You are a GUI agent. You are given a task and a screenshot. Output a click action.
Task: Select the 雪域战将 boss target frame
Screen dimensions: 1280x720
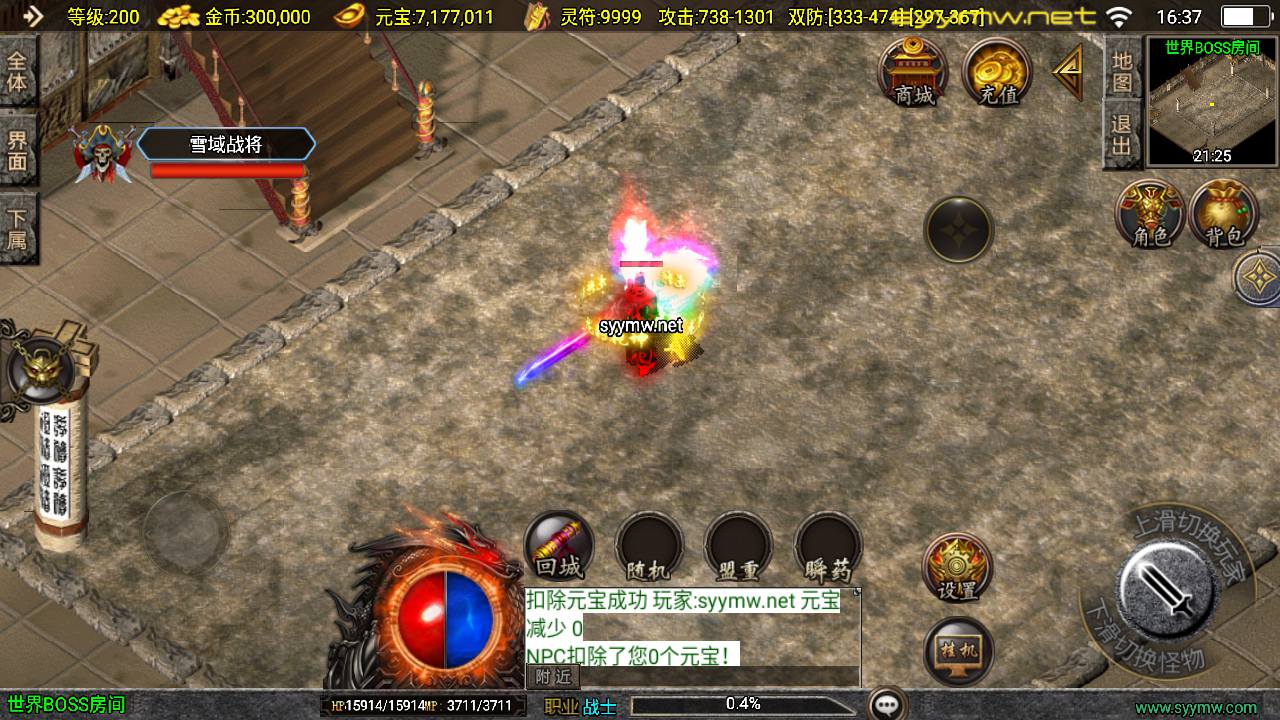[x=226, y=145]
